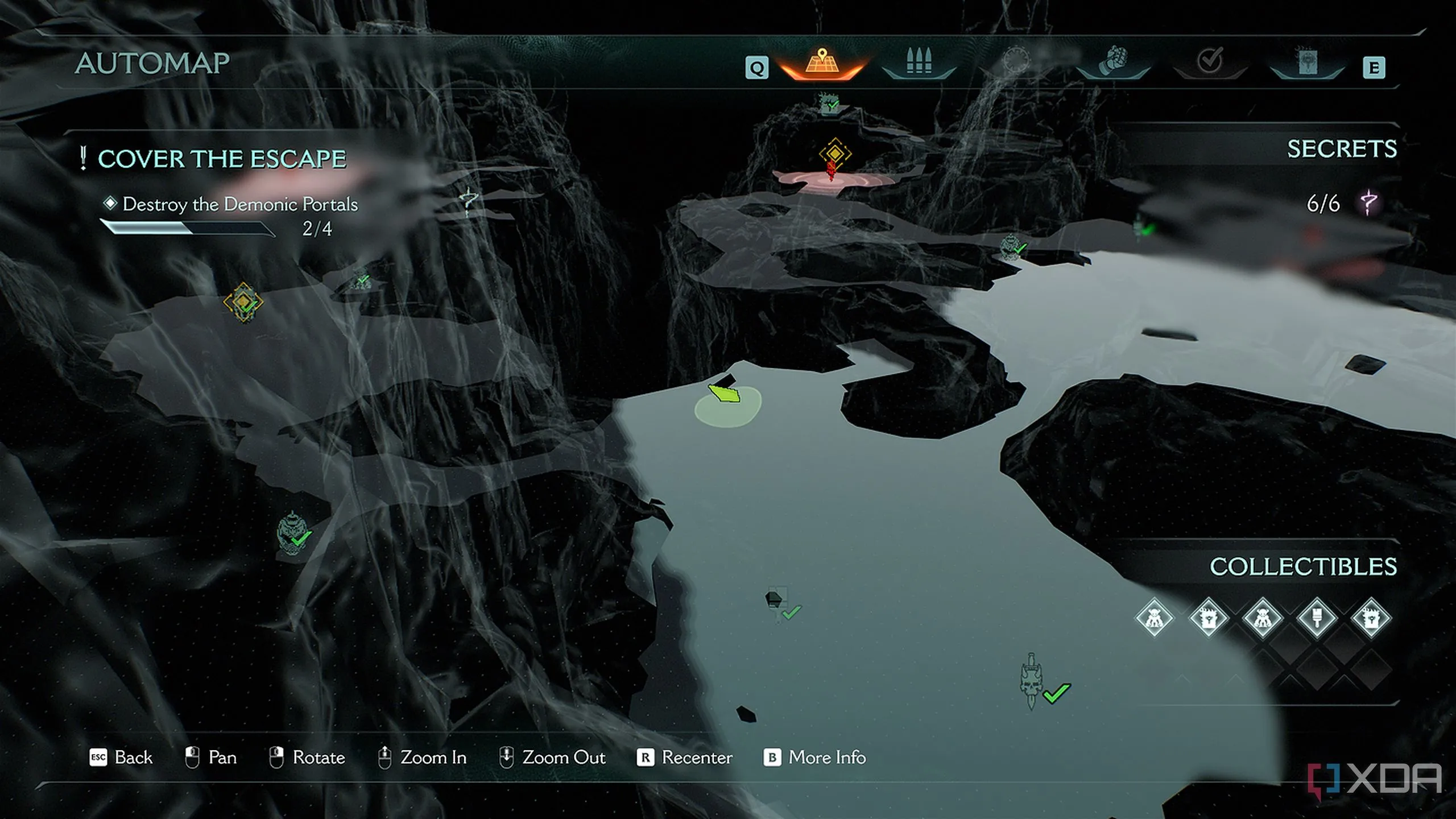Click the purple secrets question mark icon

(x=1368, y=203)
